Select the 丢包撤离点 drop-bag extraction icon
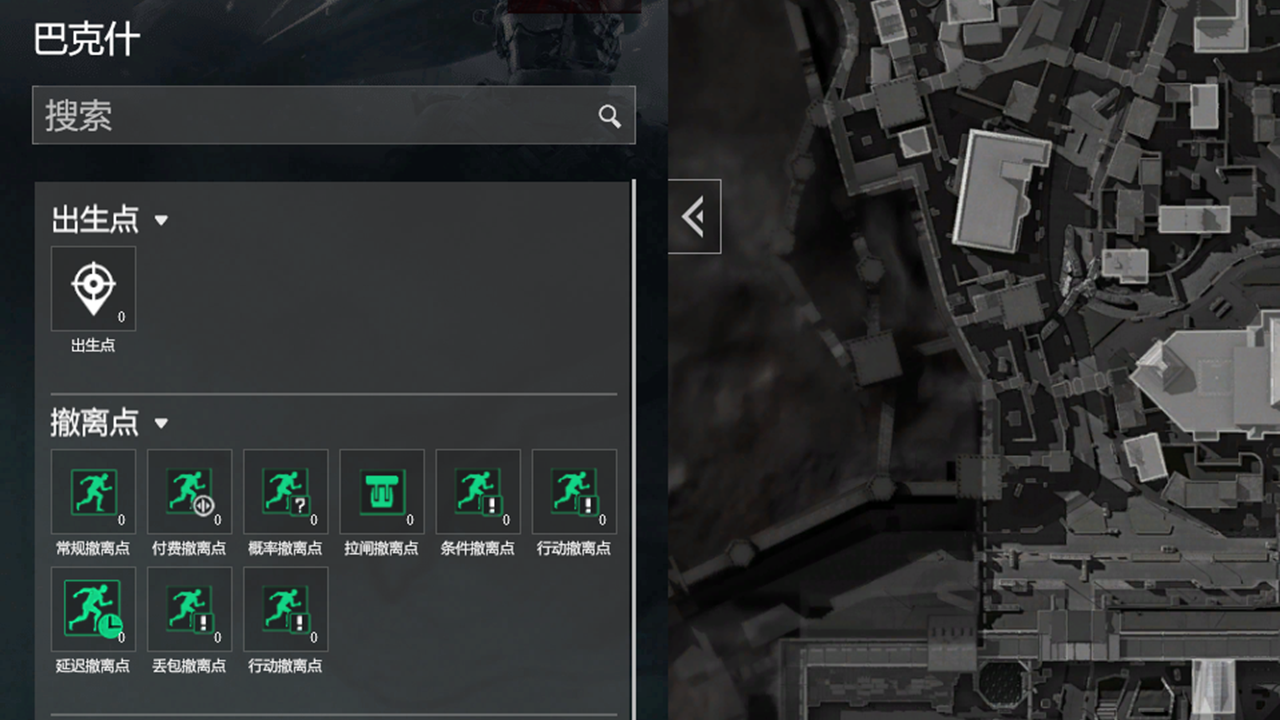Screen dimensions: 1280x720 [x=189, y=609]
